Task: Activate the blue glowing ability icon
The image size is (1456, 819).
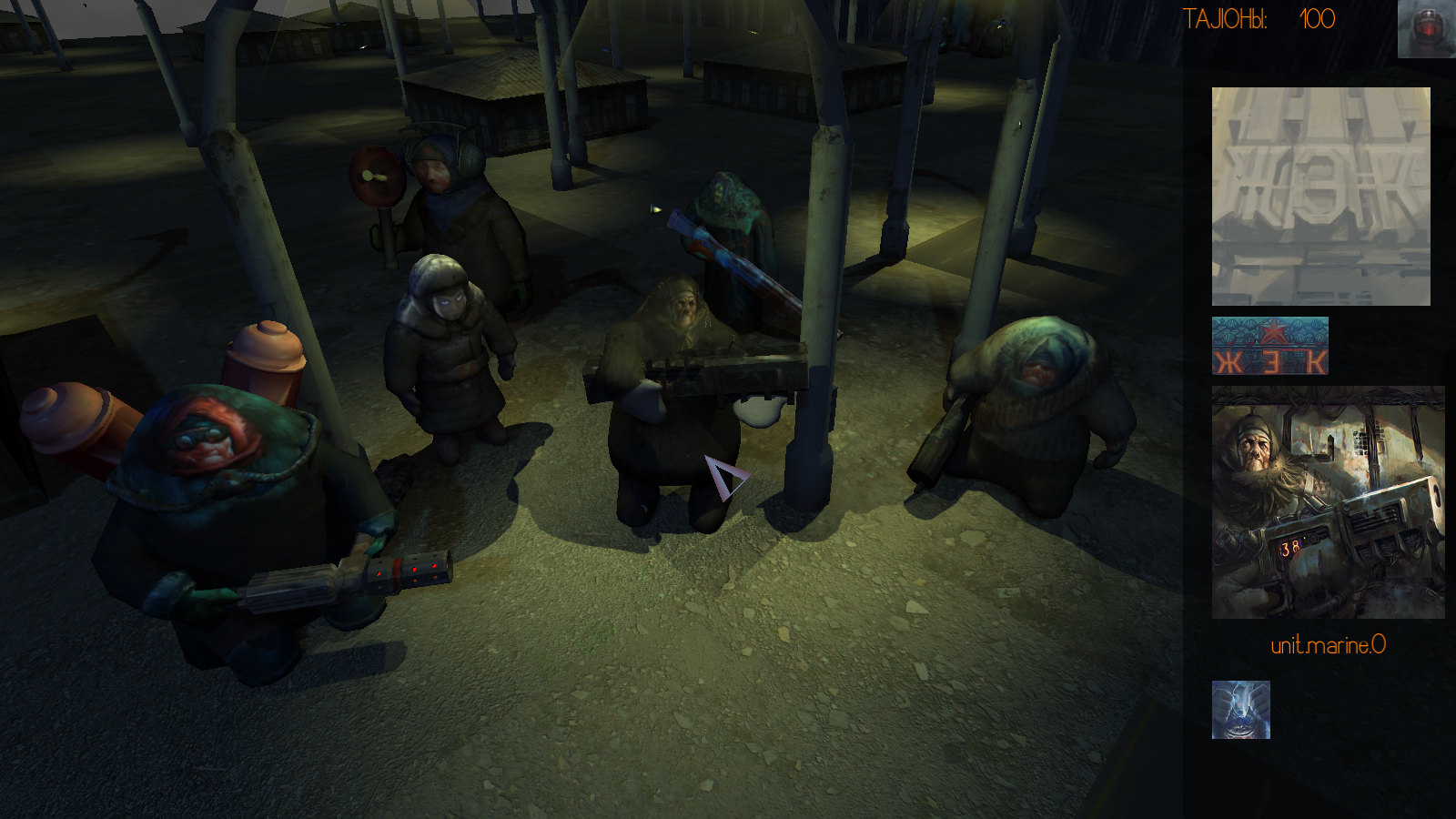Action: [x=1240, y=710]
